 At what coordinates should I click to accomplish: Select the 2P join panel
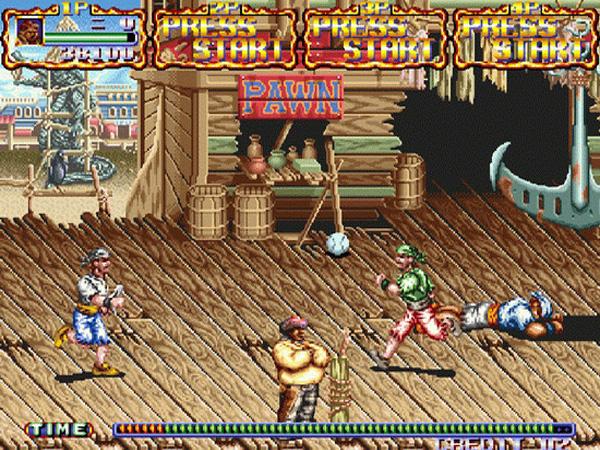pyautogui.click(x=225, y=37)
